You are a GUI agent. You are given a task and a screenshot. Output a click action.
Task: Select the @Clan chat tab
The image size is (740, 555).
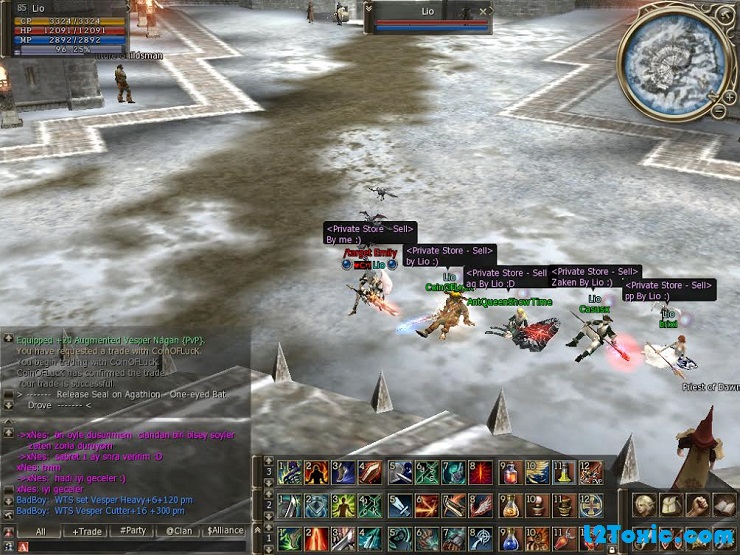click(x=179, y=531)
